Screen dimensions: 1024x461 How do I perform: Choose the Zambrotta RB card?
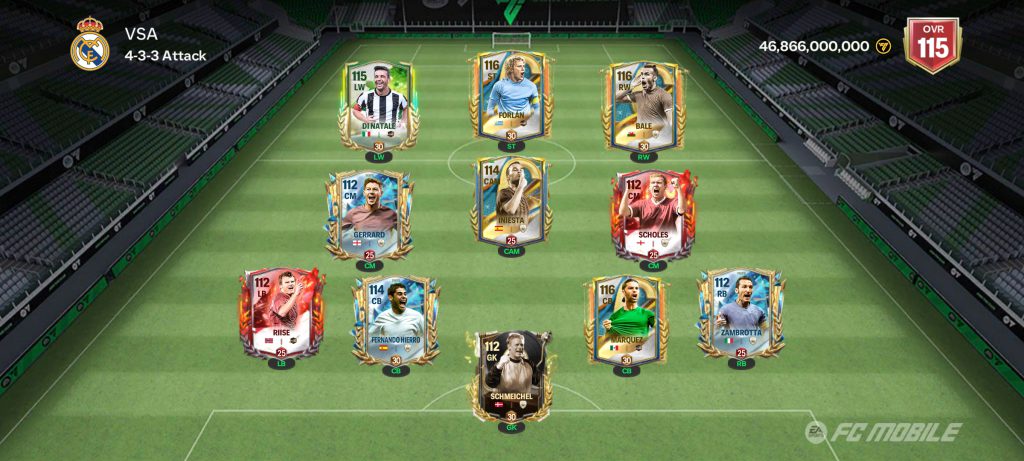click(741, 309)
